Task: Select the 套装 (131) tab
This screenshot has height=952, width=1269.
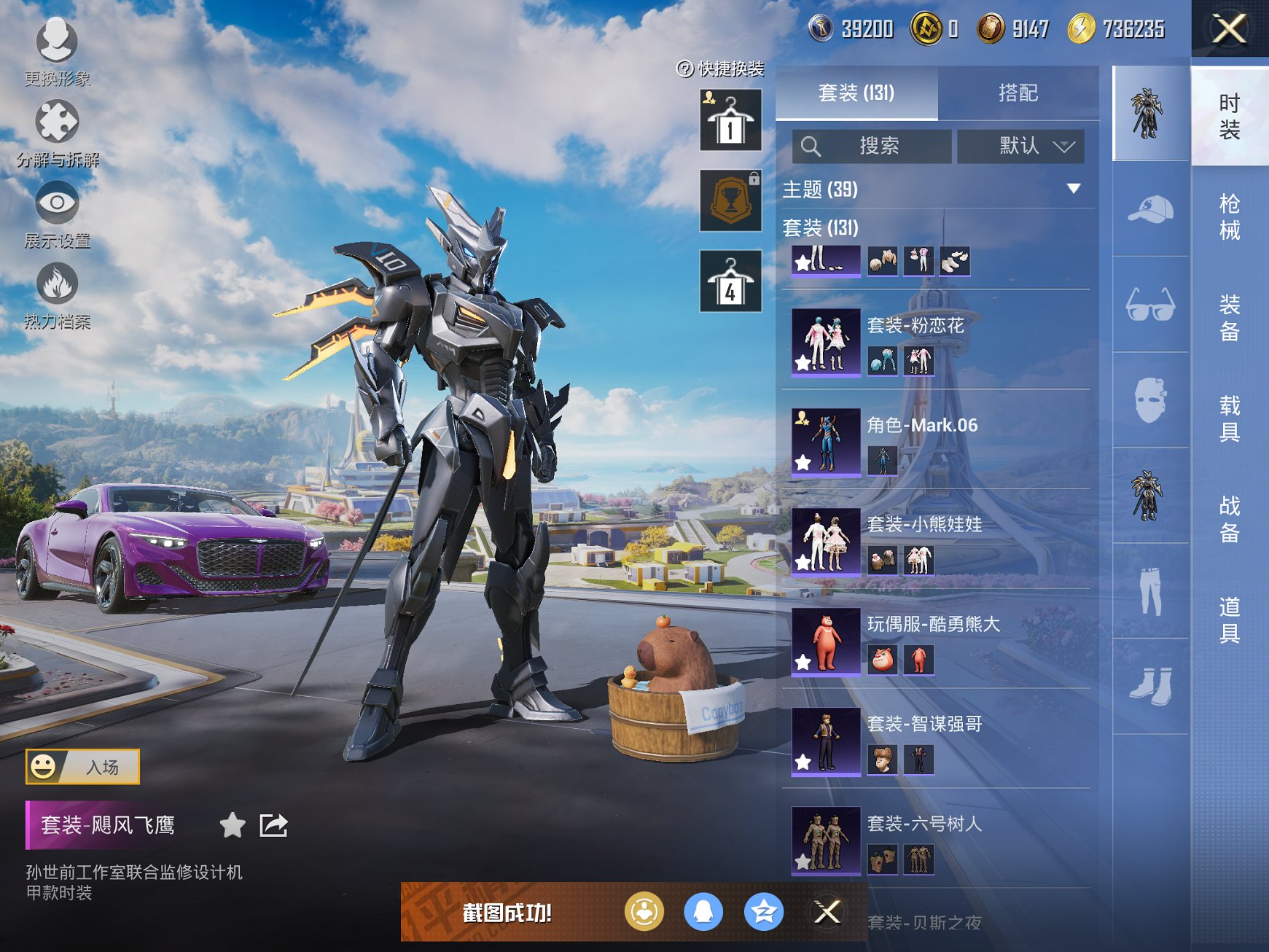Action: pos(856,93)
